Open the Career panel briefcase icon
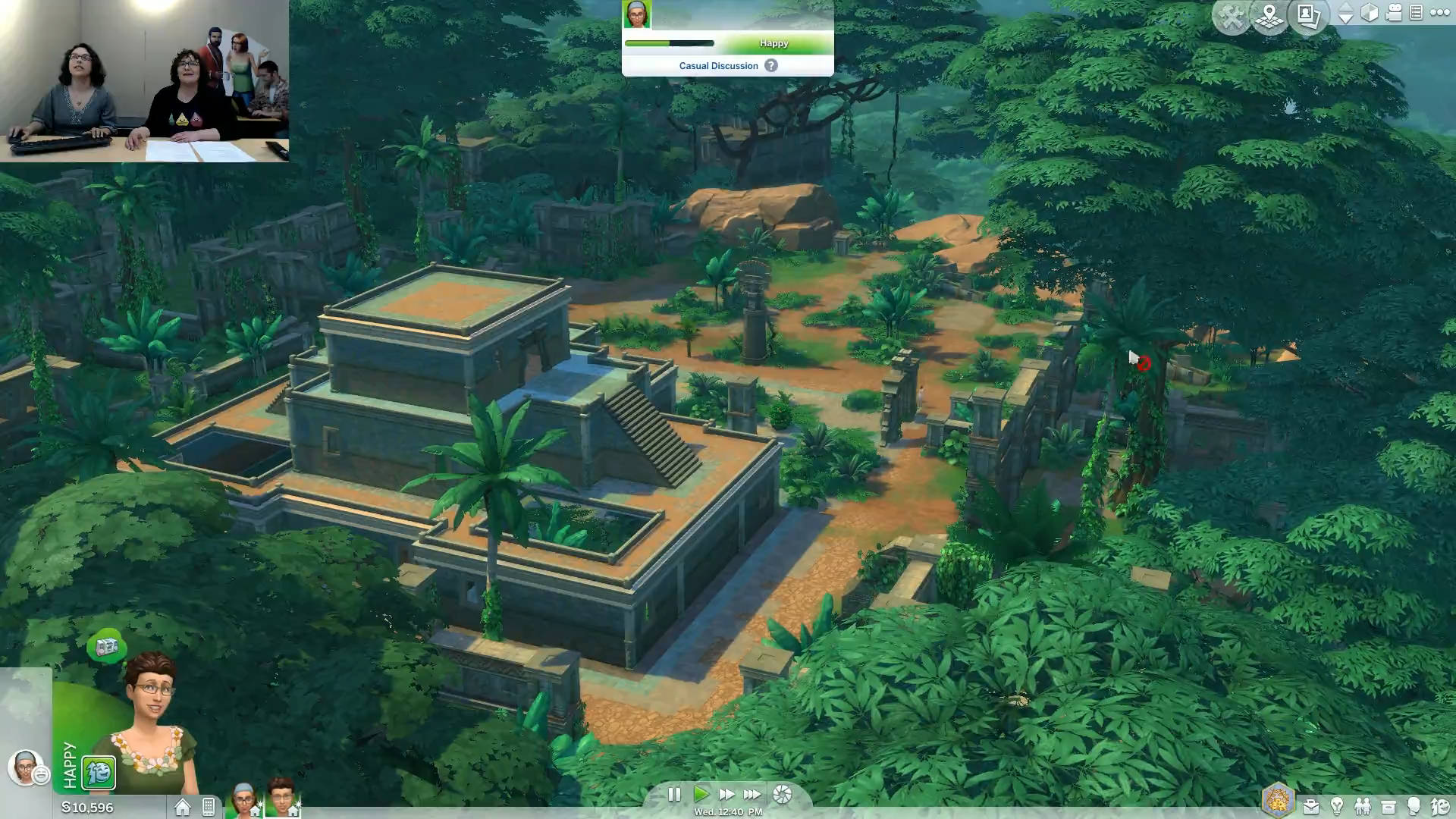 point(1312,805)
